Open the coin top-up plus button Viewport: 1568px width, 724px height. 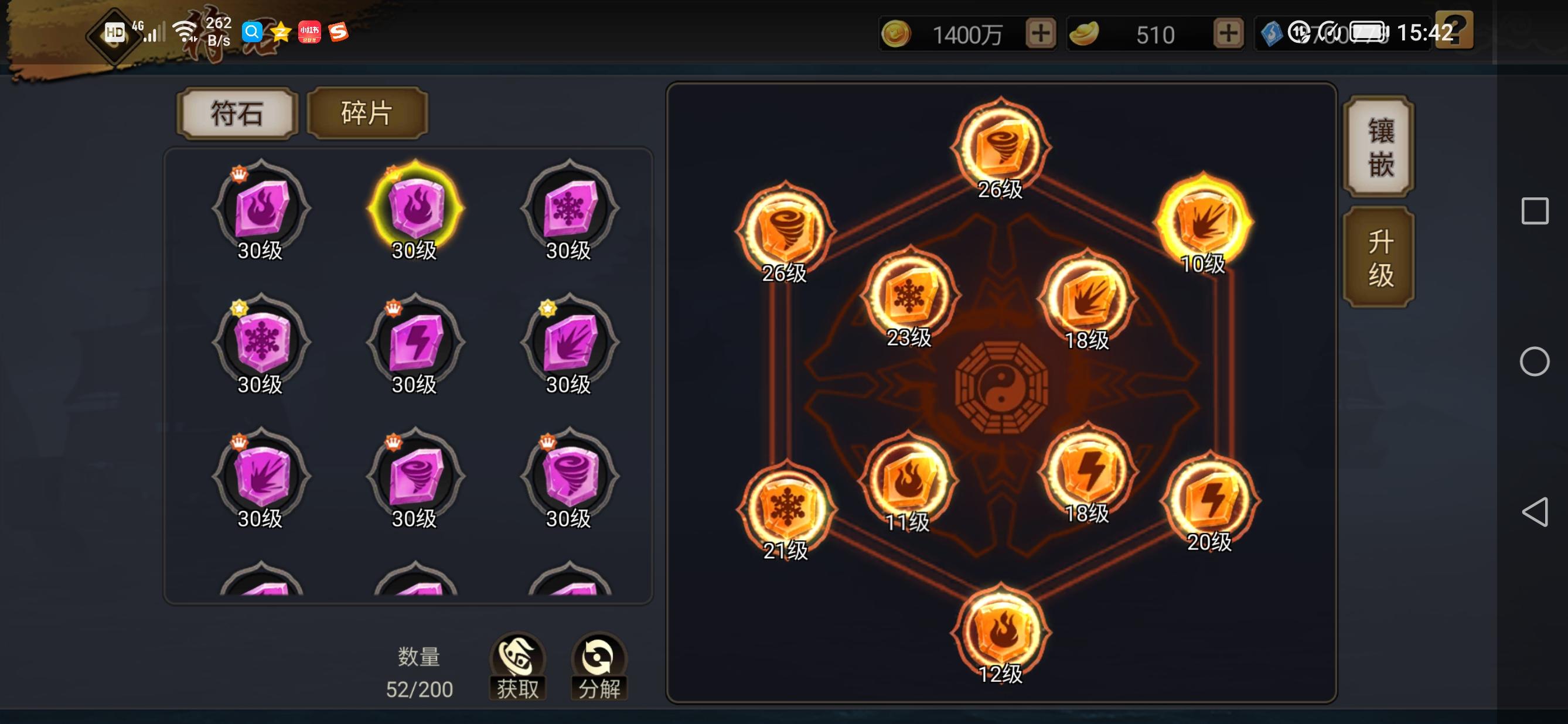(1042, 34)
